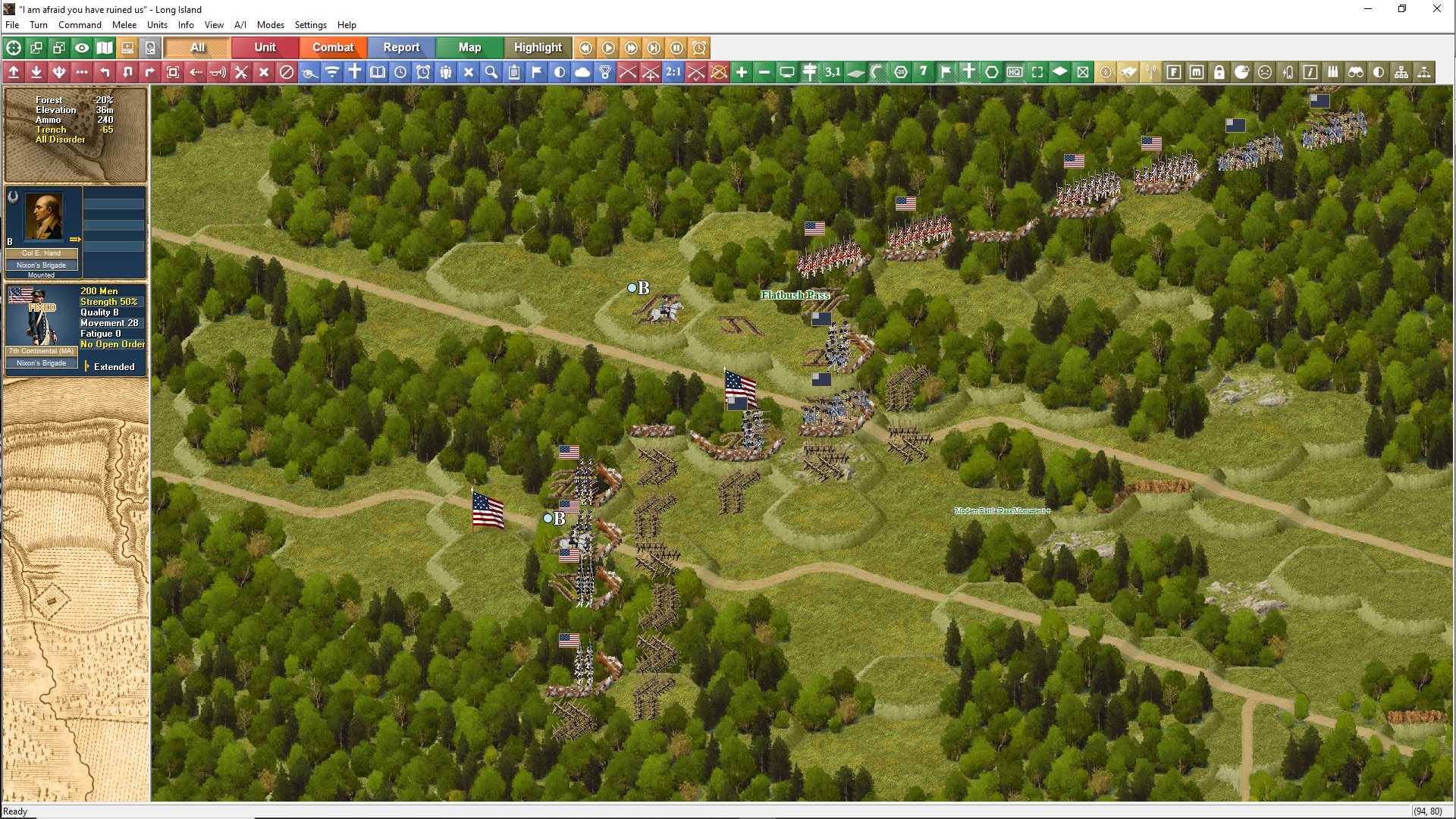
Task: Show the Report toolbar tab
Action: point(401,47)
